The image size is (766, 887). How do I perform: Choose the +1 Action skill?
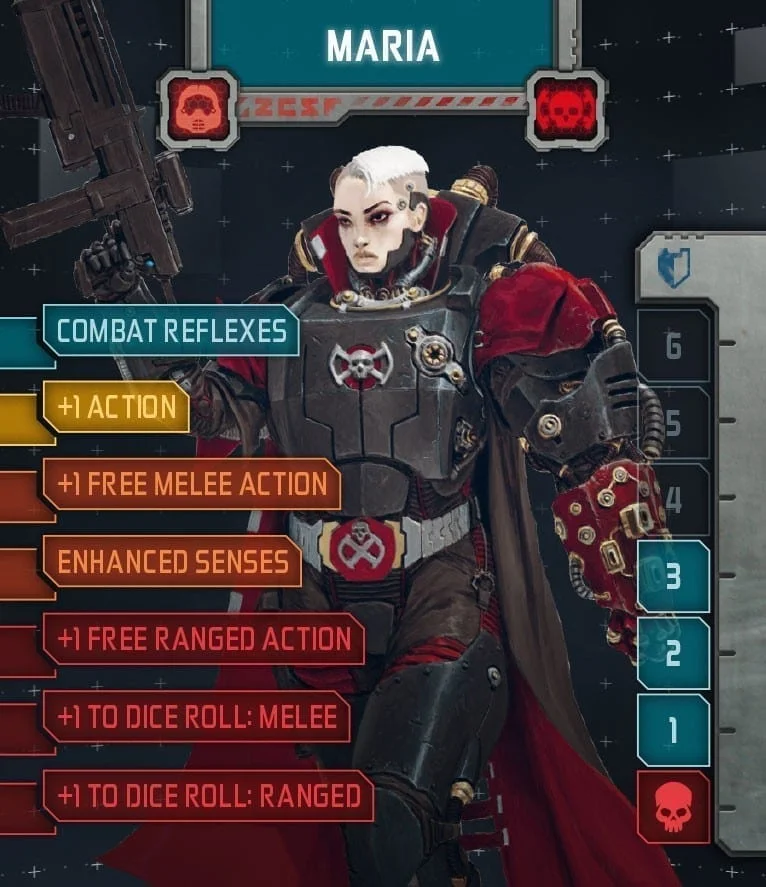(116, 406)
